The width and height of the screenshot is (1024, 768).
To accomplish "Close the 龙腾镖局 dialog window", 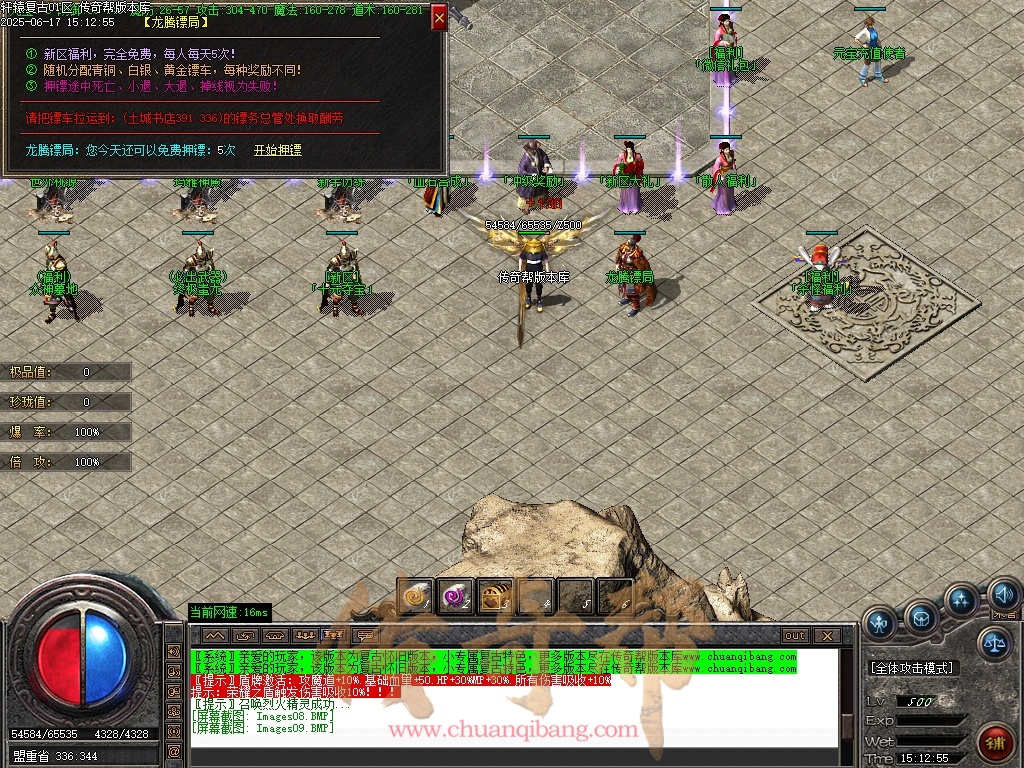I will [x=439, y=18].
